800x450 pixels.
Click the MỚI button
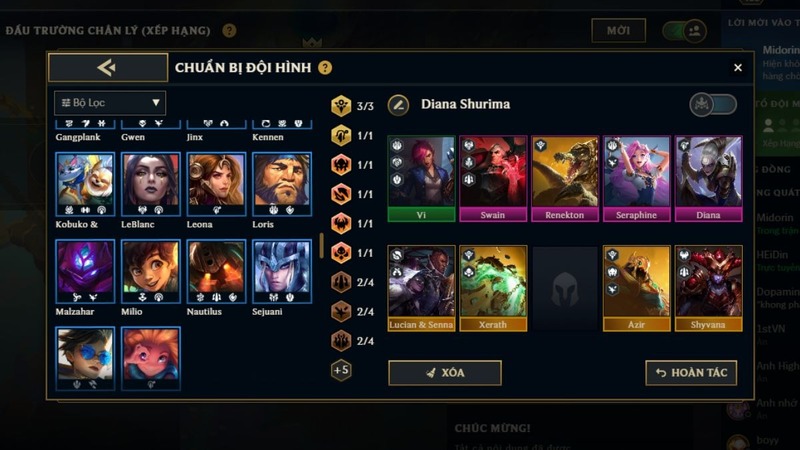(618, 31)
